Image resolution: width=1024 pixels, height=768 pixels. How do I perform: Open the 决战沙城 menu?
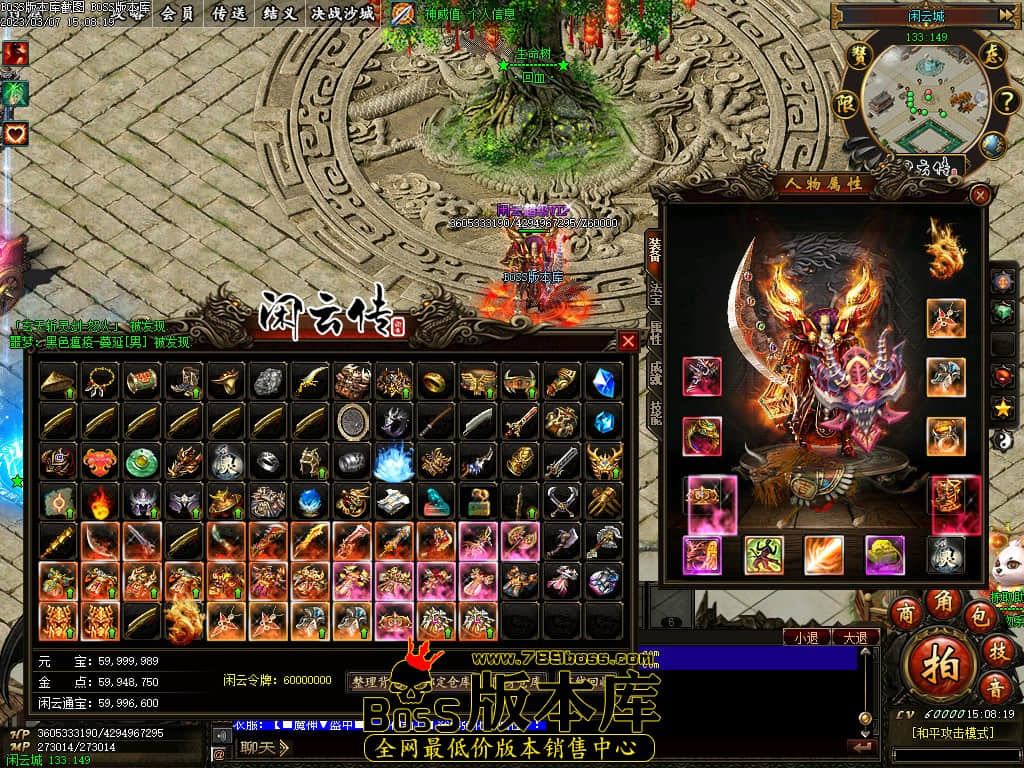point(342,14)
